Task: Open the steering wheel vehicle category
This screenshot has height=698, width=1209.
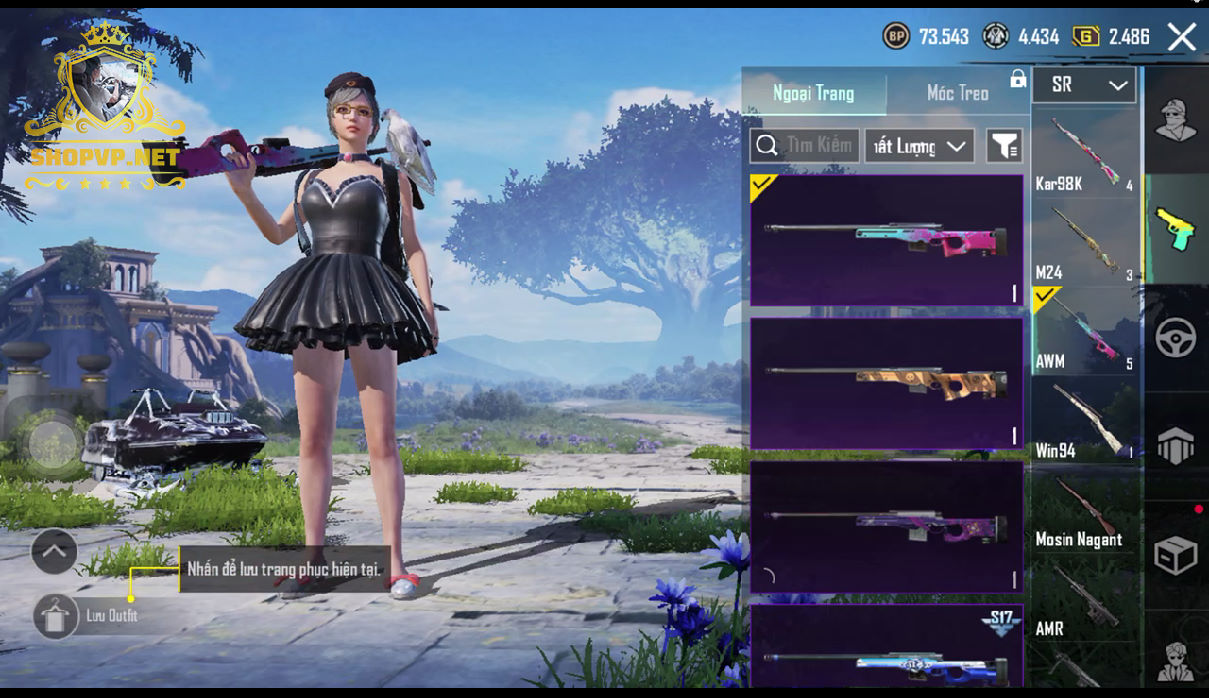Action: (1176, 338)
